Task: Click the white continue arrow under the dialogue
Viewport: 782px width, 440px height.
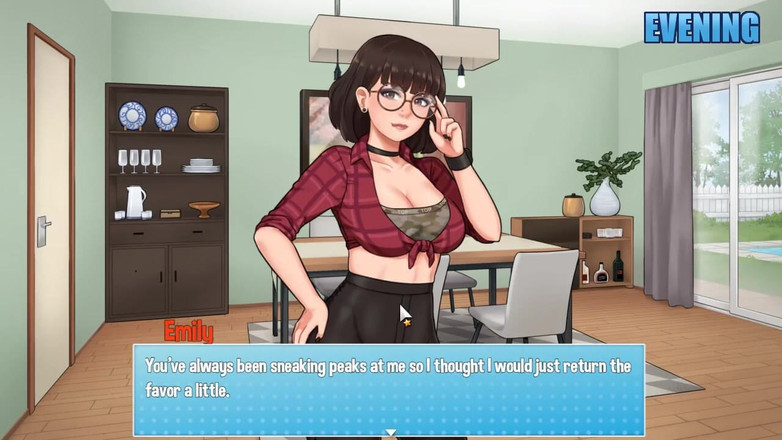Action: click(391, 433)
